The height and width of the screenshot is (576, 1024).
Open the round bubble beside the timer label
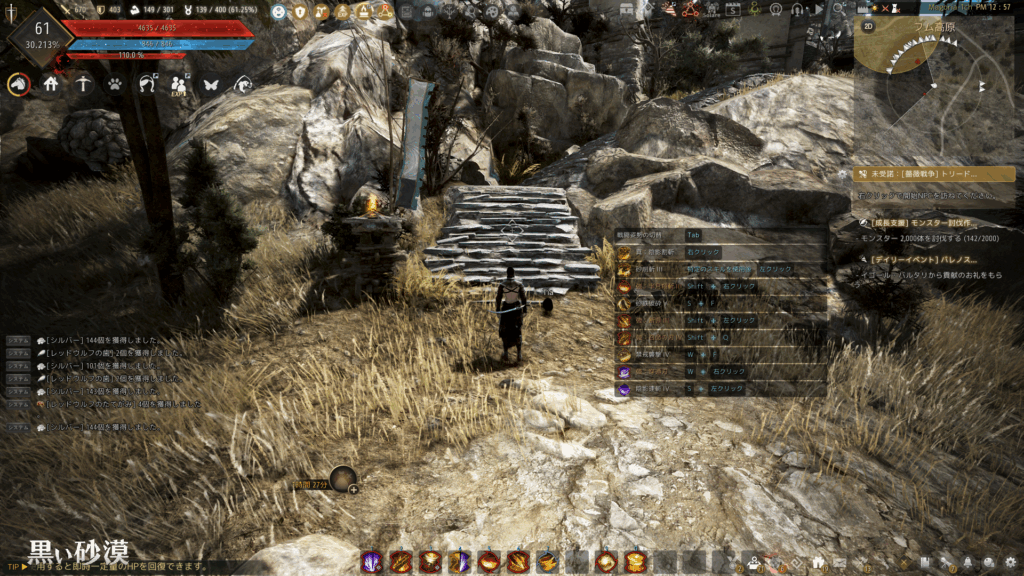(x=344, y=480)
